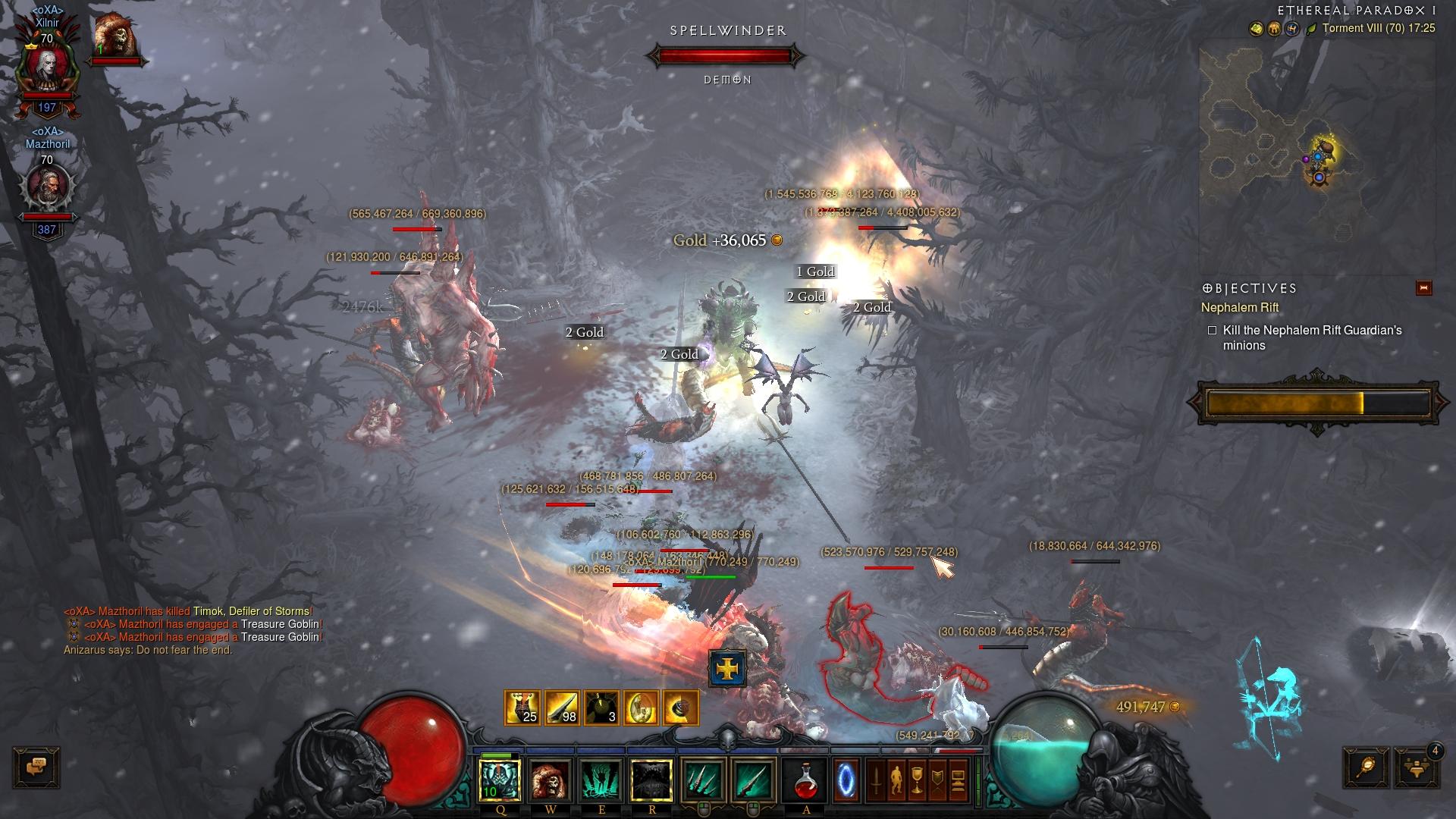Select the skull pet portrait
Screen dimensions: 1456x819
click(115, 36)
